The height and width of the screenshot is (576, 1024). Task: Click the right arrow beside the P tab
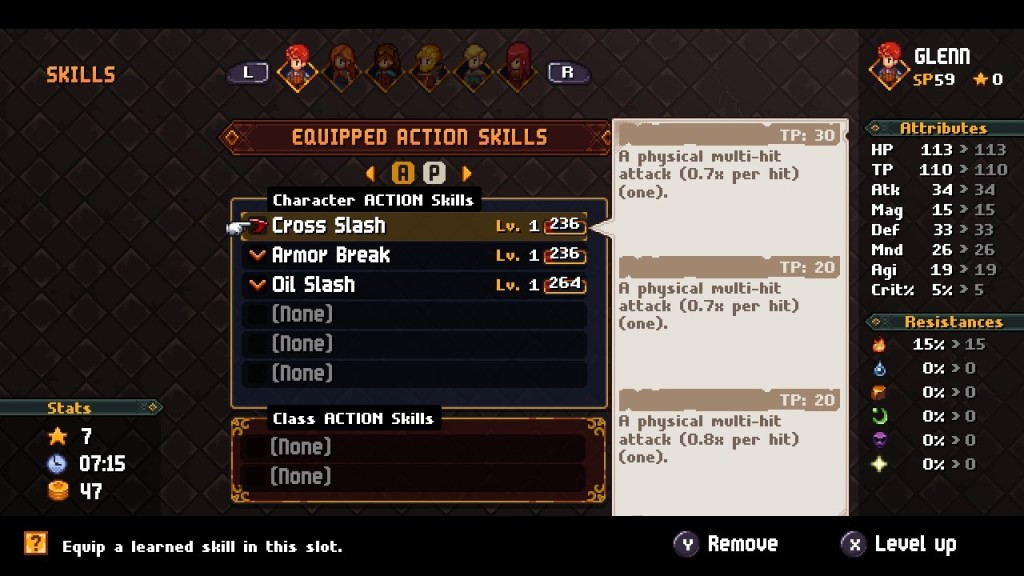point(466,173)
